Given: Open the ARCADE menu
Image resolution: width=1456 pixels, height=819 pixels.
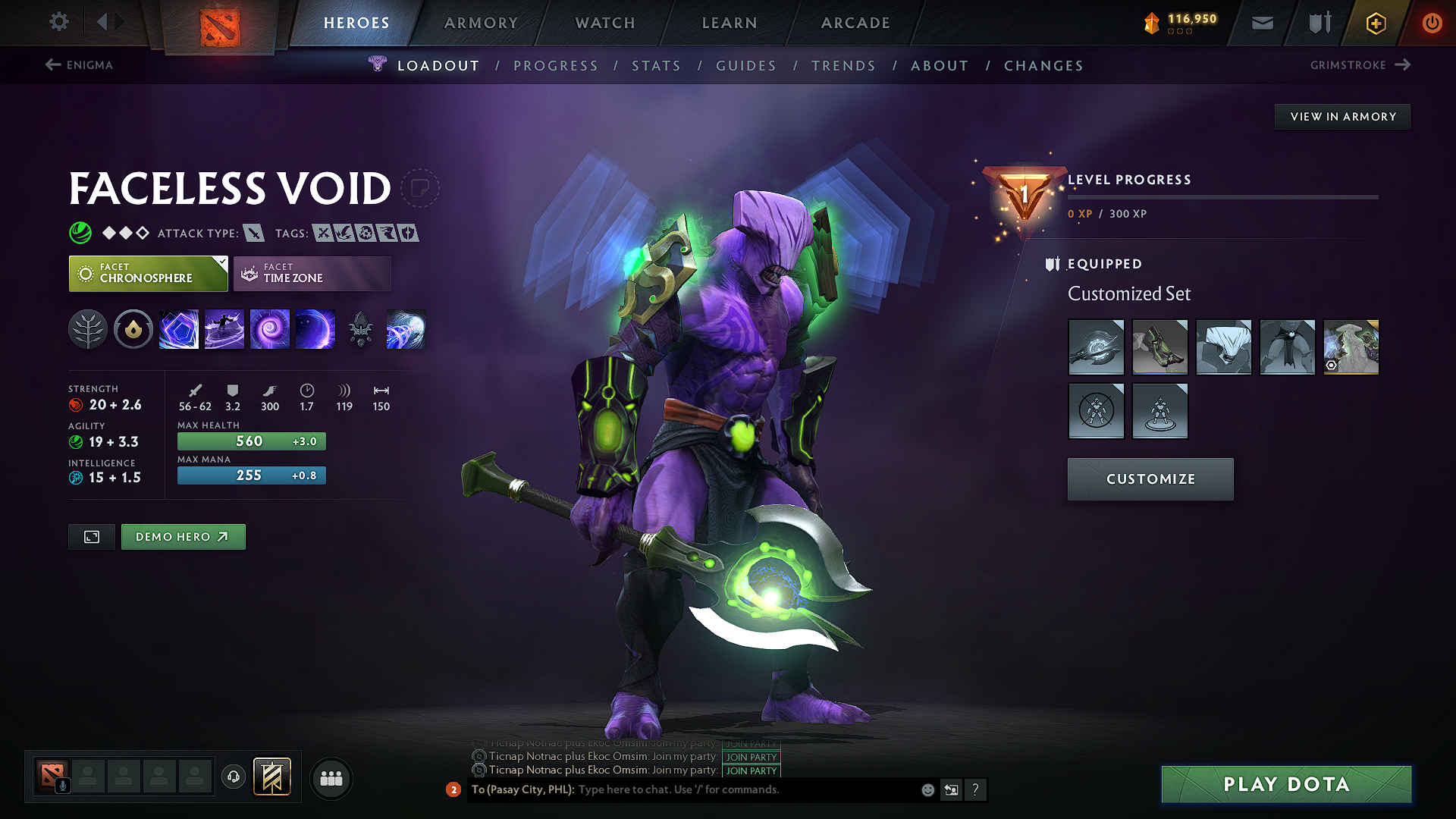Looking at the screenshot, I should point(855,23).
